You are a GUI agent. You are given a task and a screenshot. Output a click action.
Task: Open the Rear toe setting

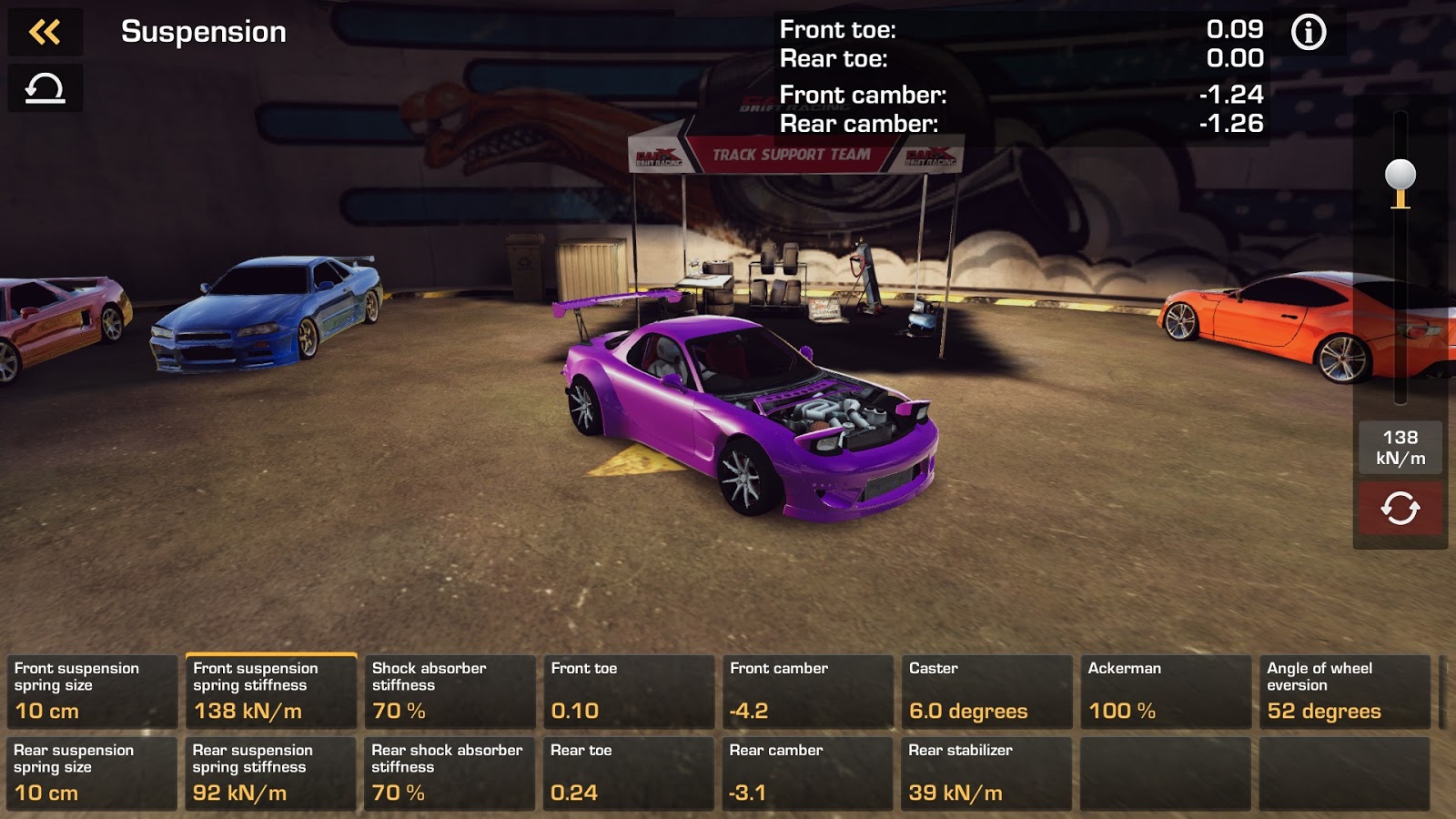(x=629, y=773)
